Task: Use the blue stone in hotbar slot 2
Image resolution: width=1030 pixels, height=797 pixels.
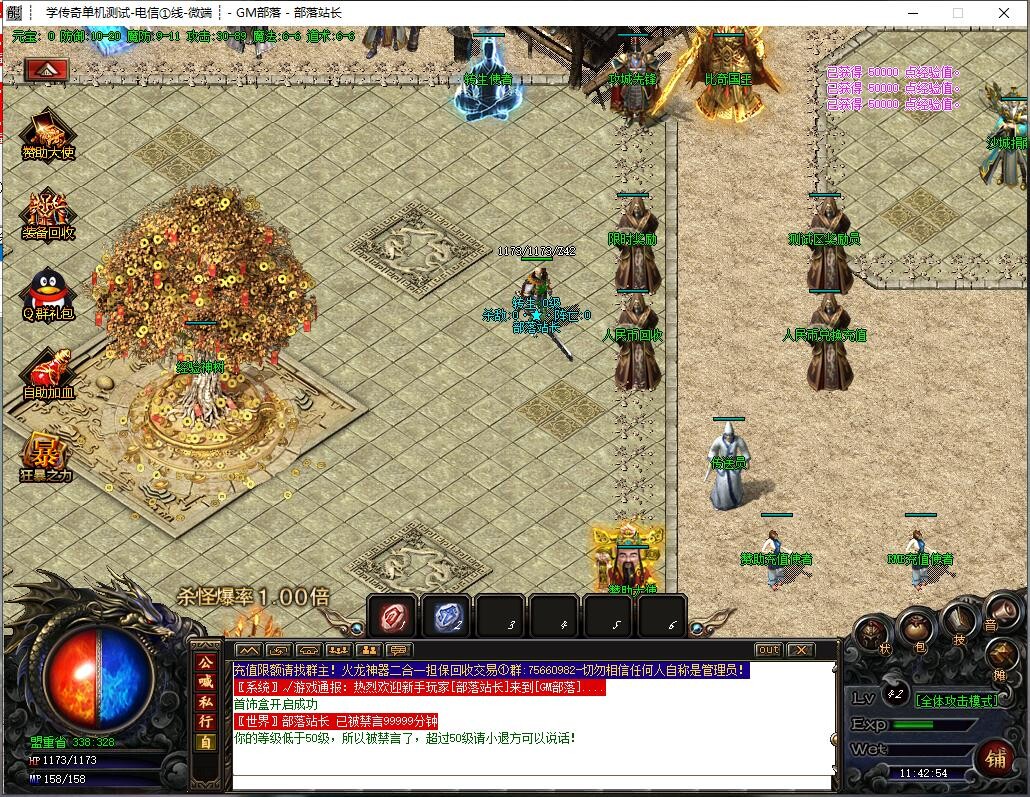Action: click(x=445, y=616)
